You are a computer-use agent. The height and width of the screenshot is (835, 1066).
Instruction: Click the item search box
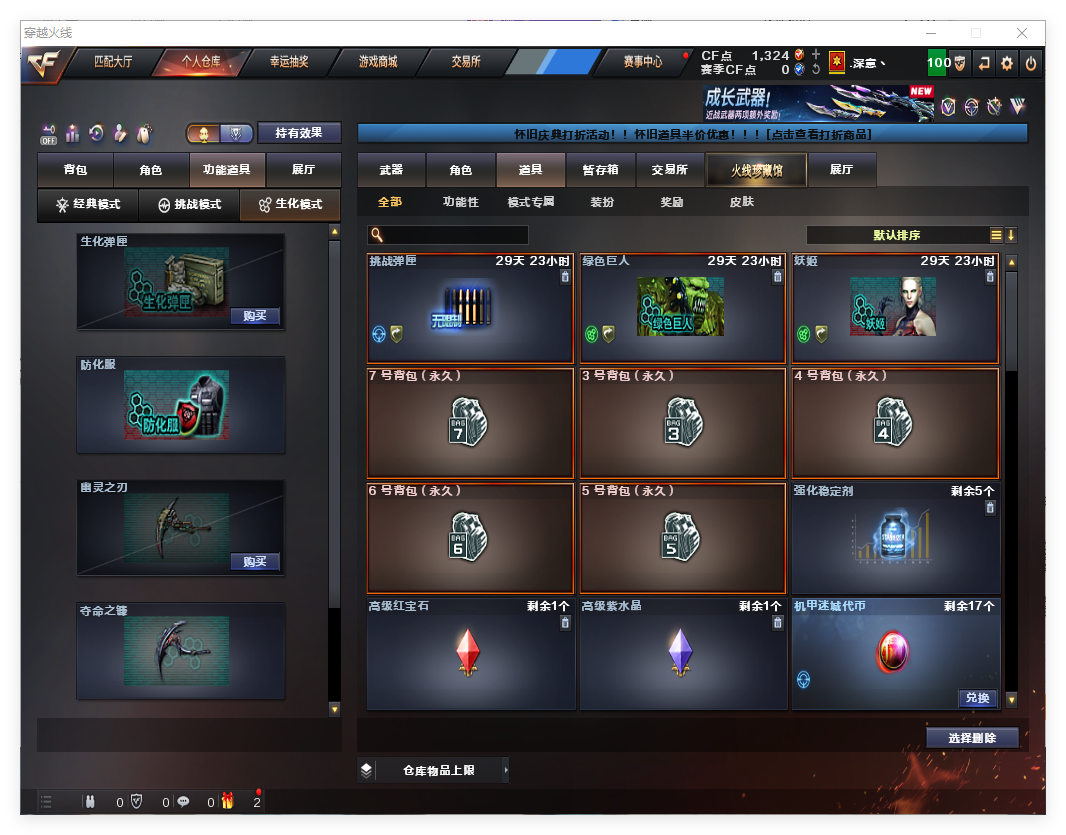coord(455,235)
